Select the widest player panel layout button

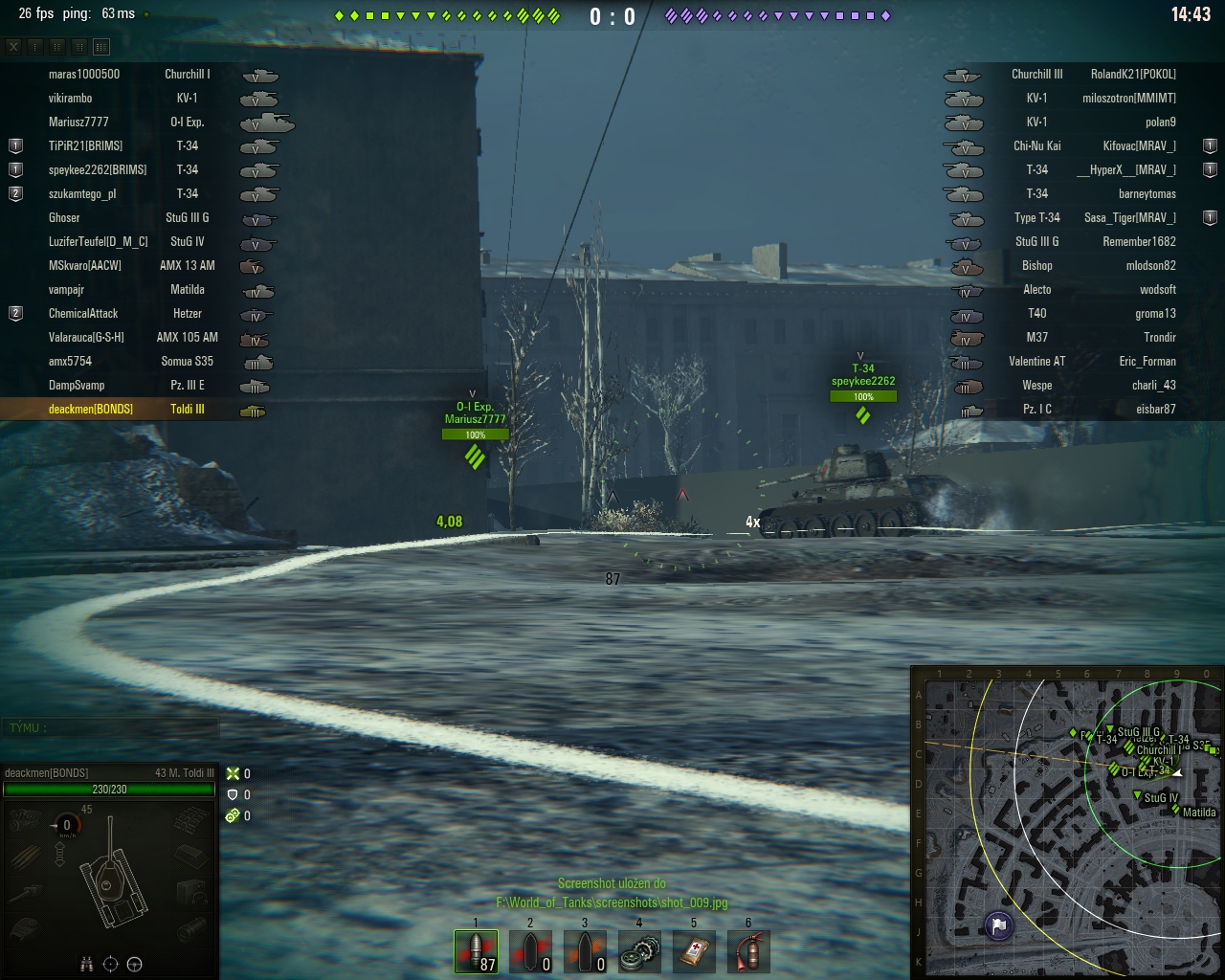pyautogui.click(x=101, y=46)
